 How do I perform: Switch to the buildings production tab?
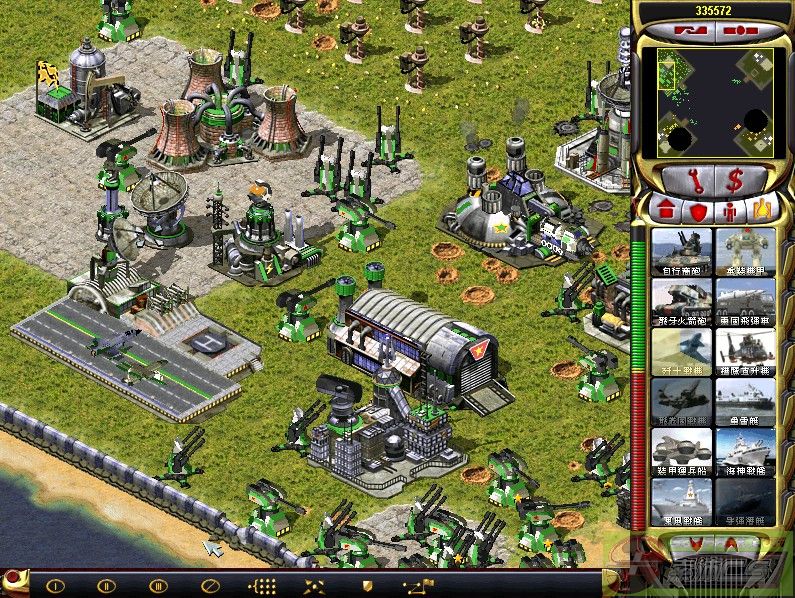pyautogui.click(x=665, y=210)
